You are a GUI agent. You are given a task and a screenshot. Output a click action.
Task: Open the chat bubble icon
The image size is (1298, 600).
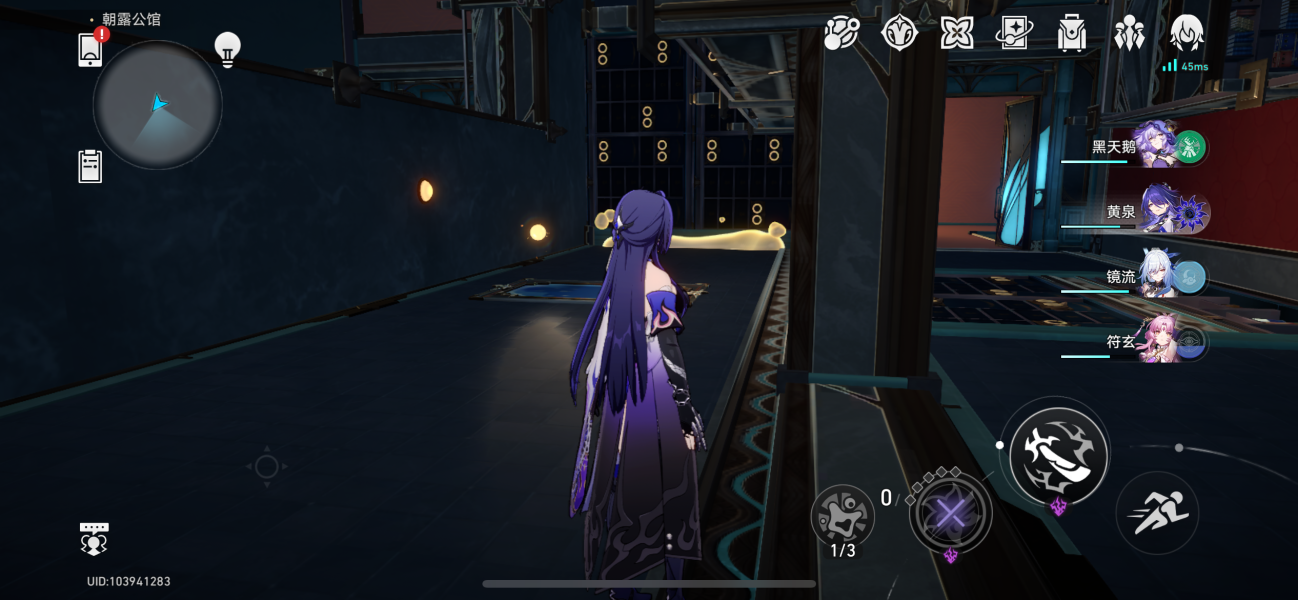(94, 537)
